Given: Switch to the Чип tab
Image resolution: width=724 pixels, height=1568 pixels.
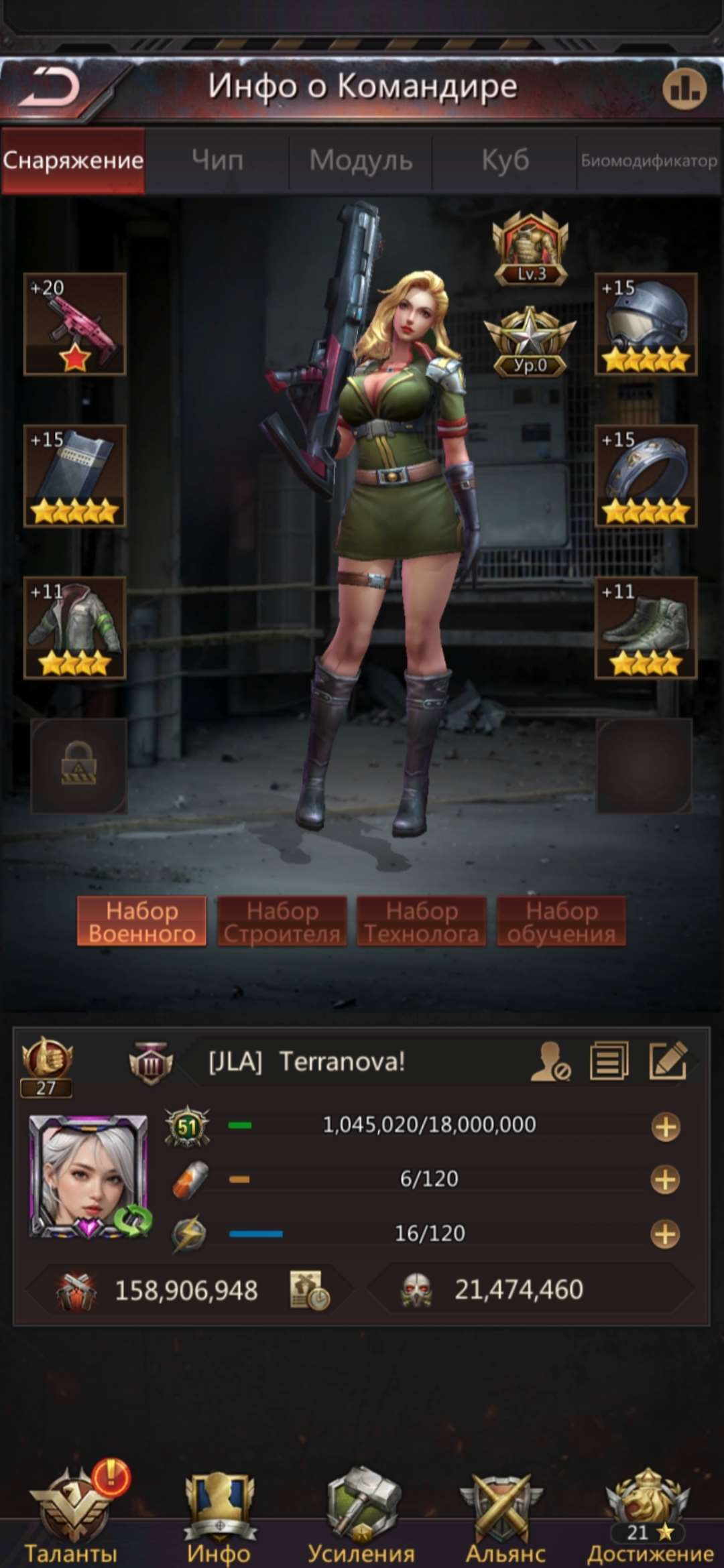Looking at the screenshot, I should tap(217, 161).
